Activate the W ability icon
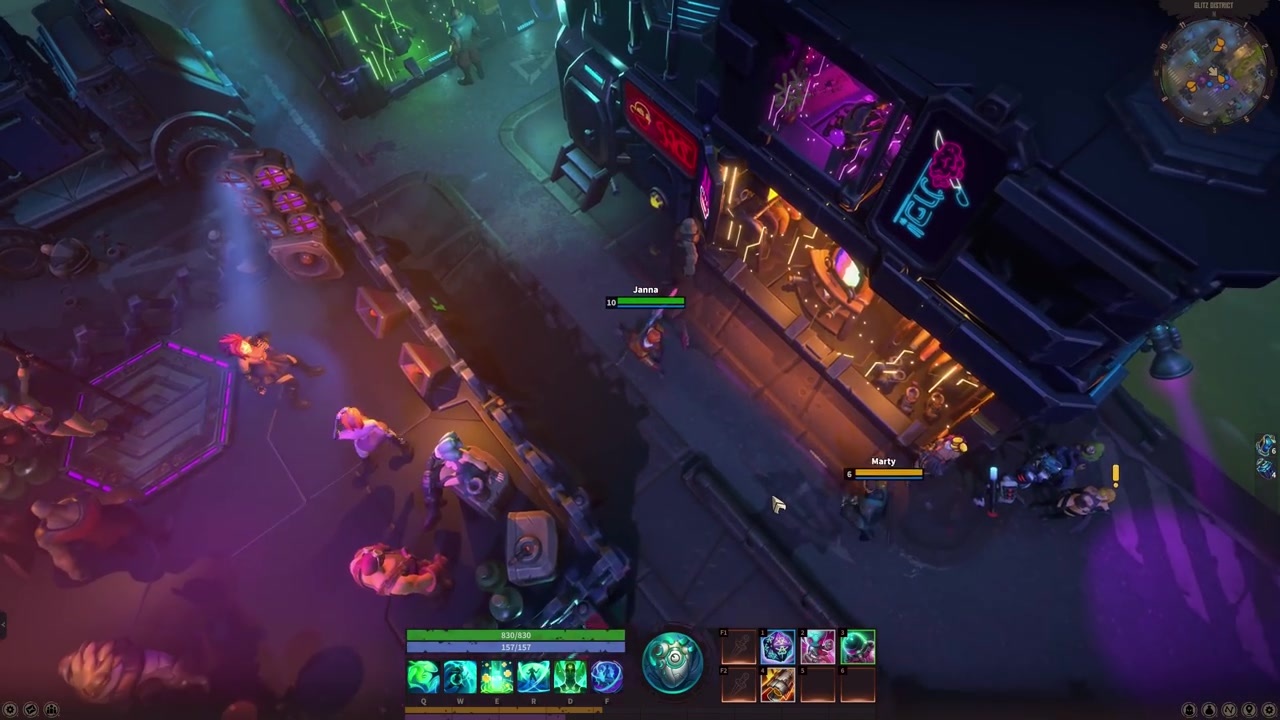1280x720 pixels. 460,678
